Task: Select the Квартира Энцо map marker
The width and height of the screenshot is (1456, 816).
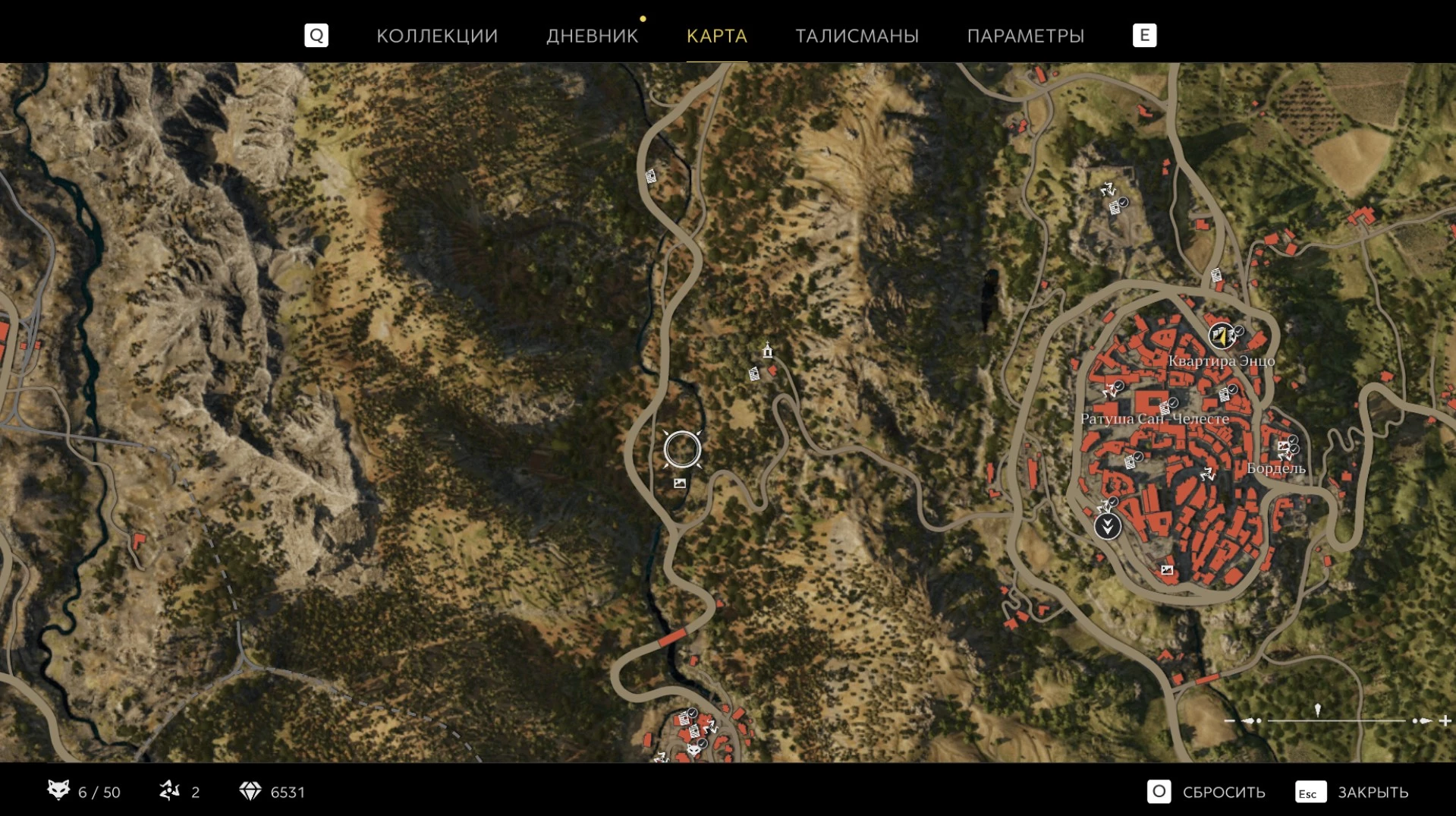Action: (x=1221, y=335)
